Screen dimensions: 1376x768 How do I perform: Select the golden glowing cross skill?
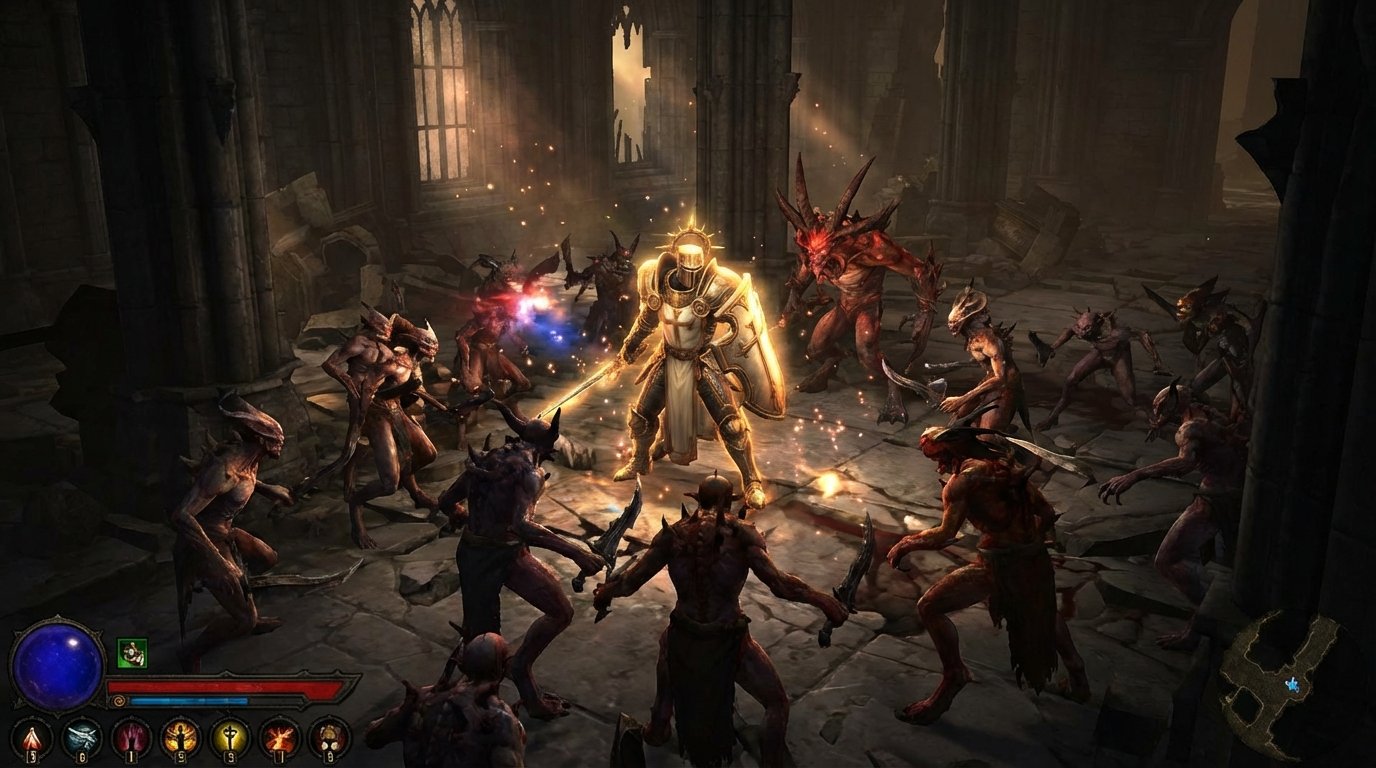(230, 738)
